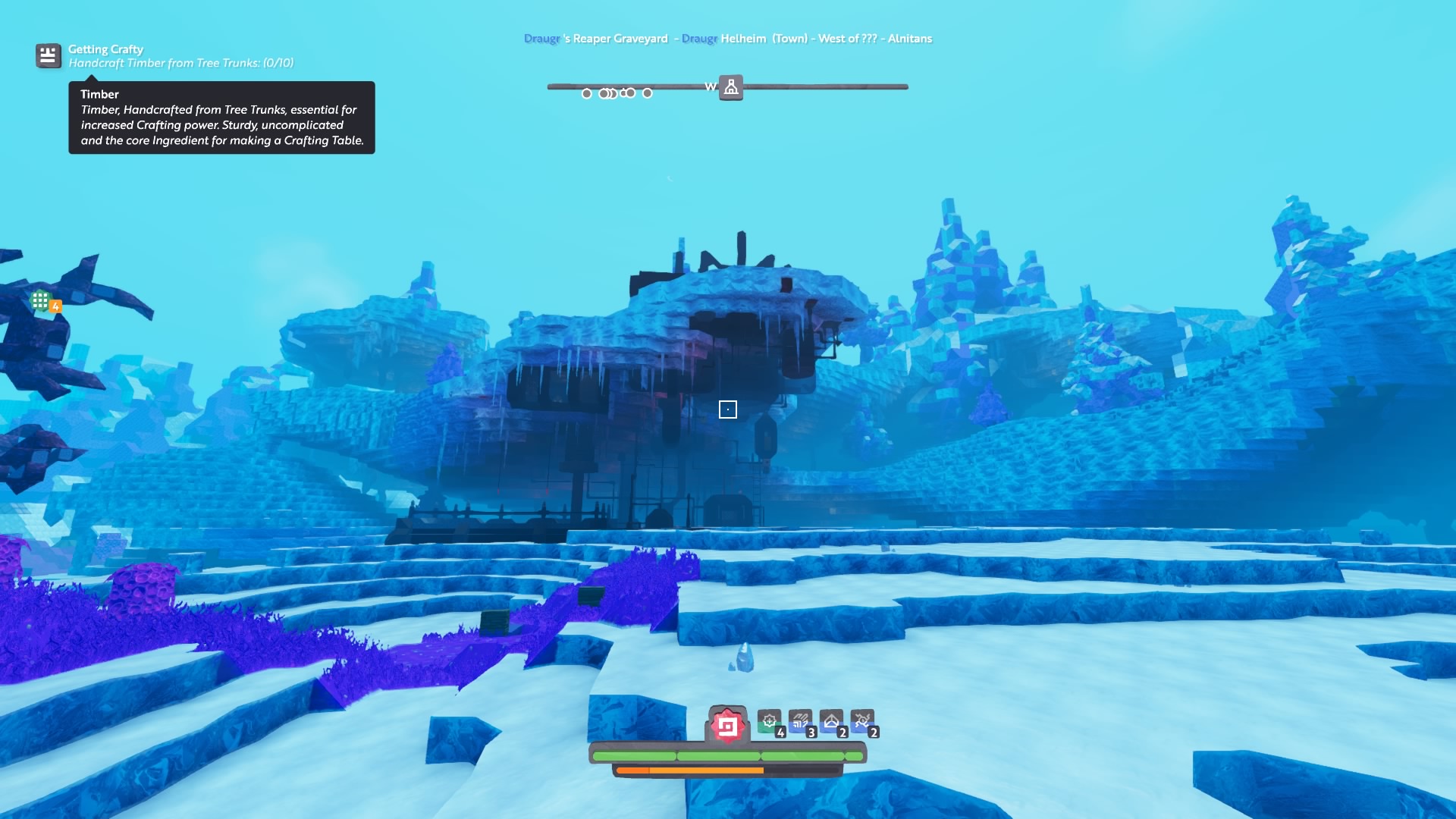Select the Getting Crafty objective title

105,49
